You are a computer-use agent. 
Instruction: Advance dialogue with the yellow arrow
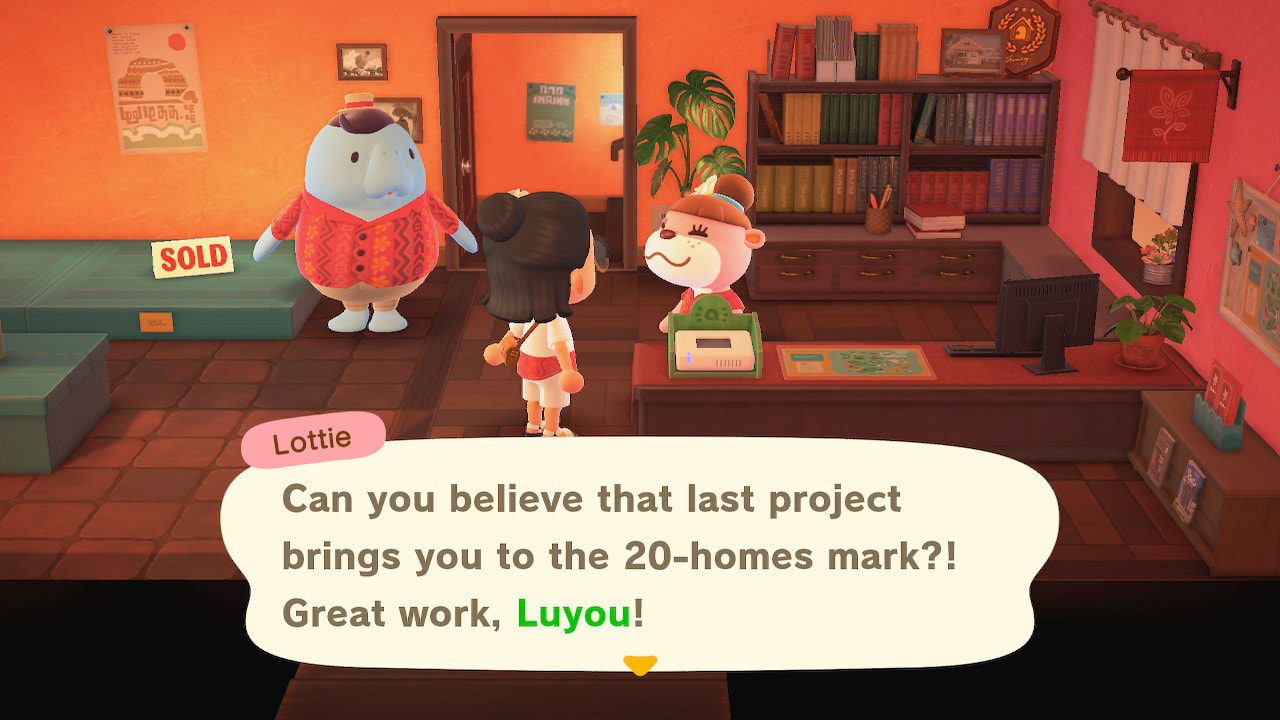click(639, 664)
